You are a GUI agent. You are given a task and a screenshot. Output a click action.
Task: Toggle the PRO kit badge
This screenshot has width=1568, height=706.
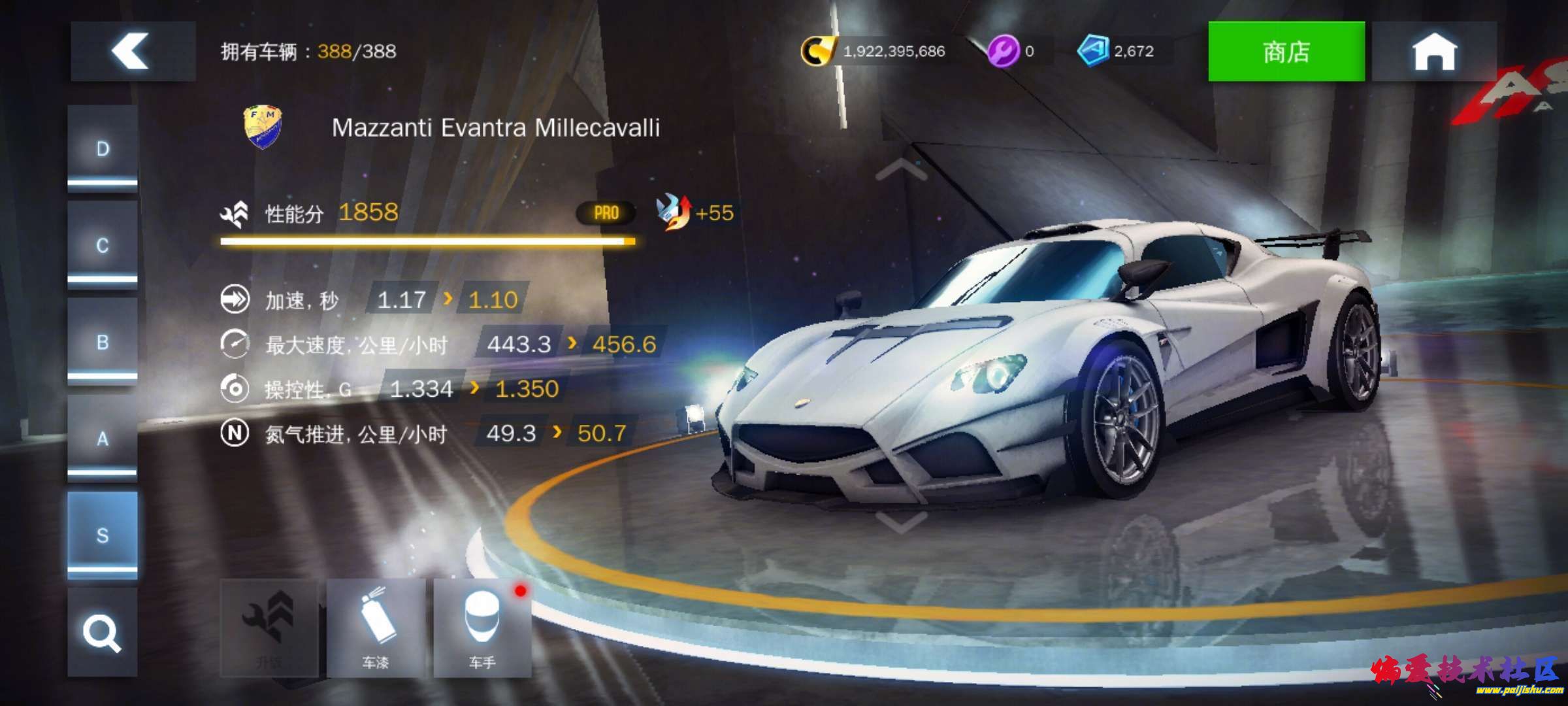coord(606,213)
